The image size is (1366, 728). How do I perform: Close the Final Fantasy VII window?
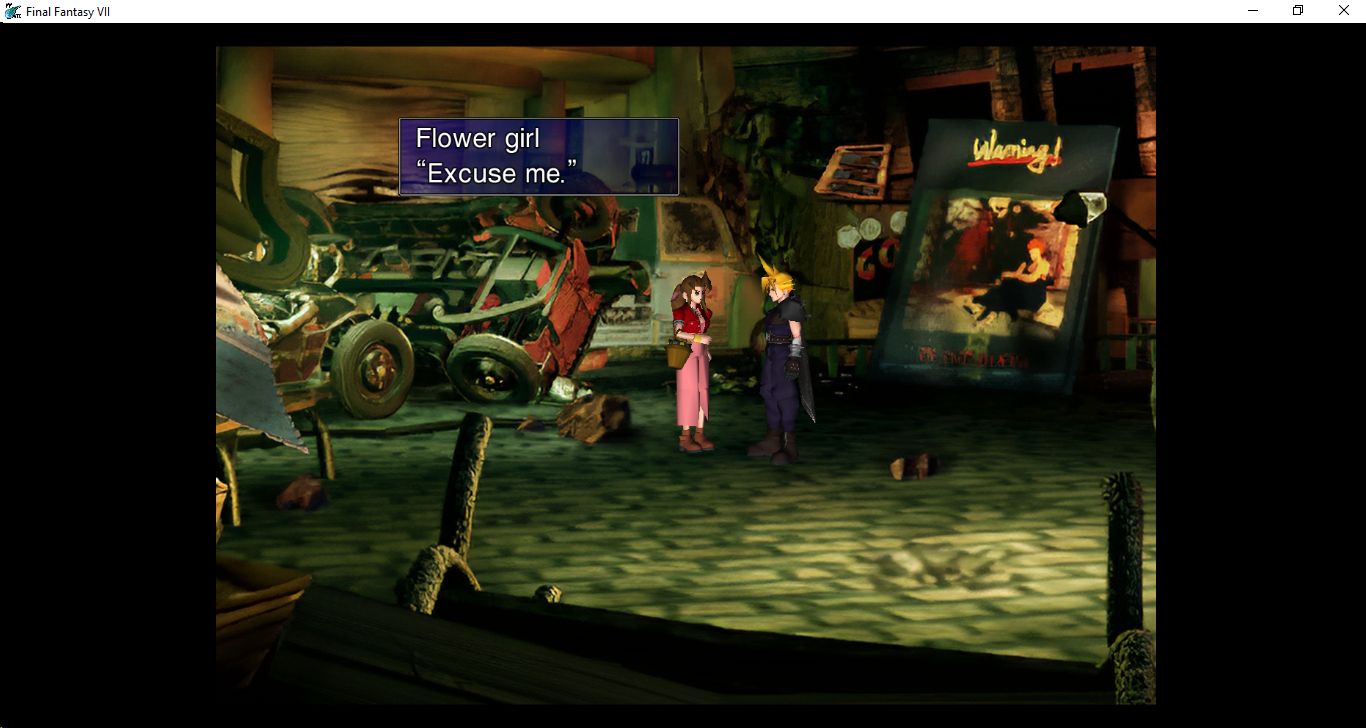[1343, 11]
